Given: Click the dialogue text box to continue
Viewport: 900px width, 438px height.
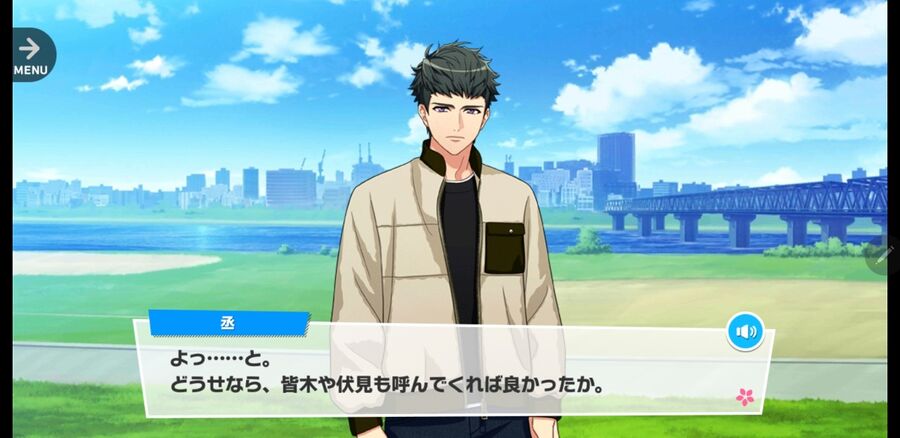Looking at the screenshot, I should click(450, 370).
